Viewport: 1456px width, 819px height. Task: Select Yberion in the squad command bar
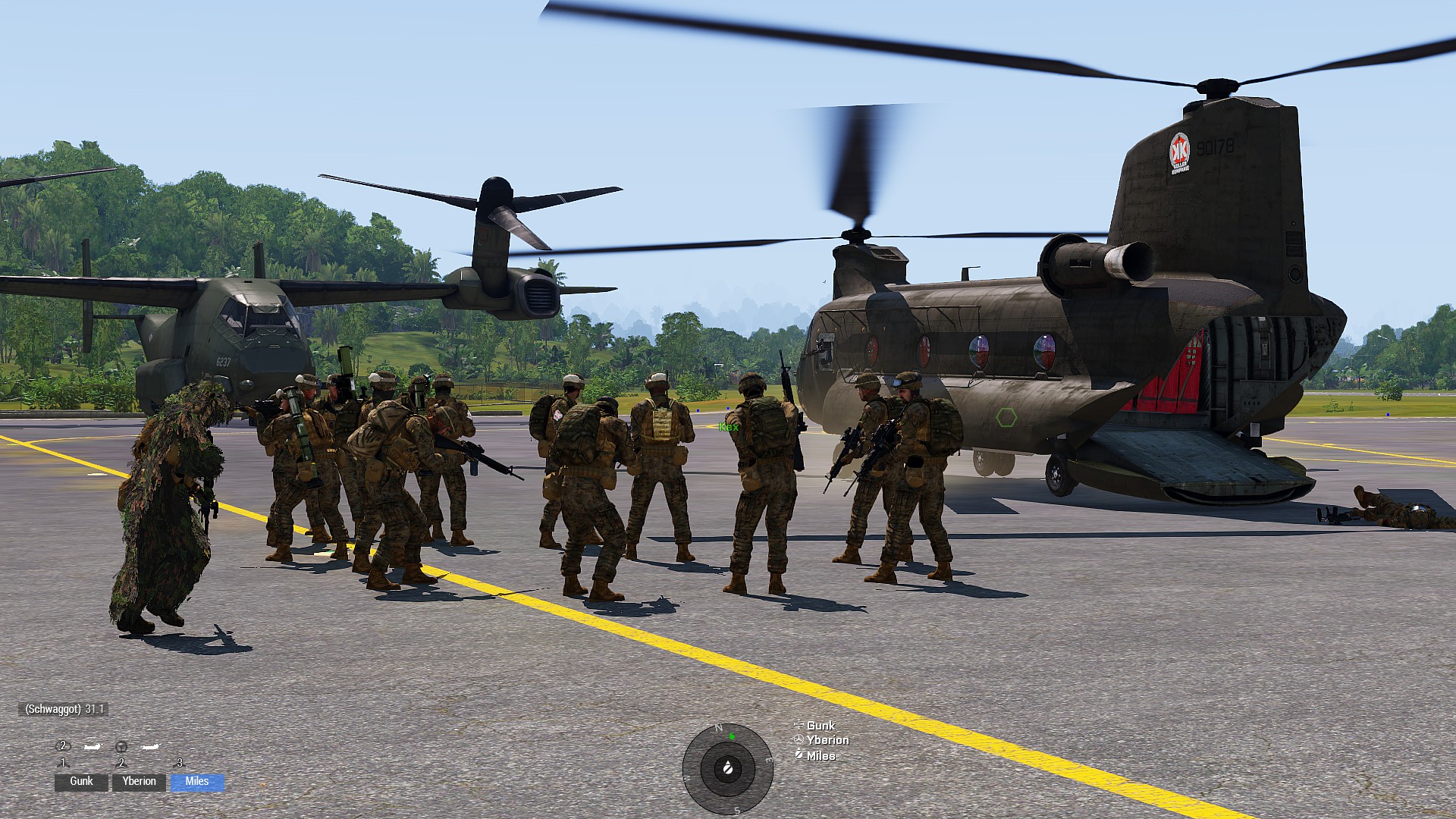point(139,782)
